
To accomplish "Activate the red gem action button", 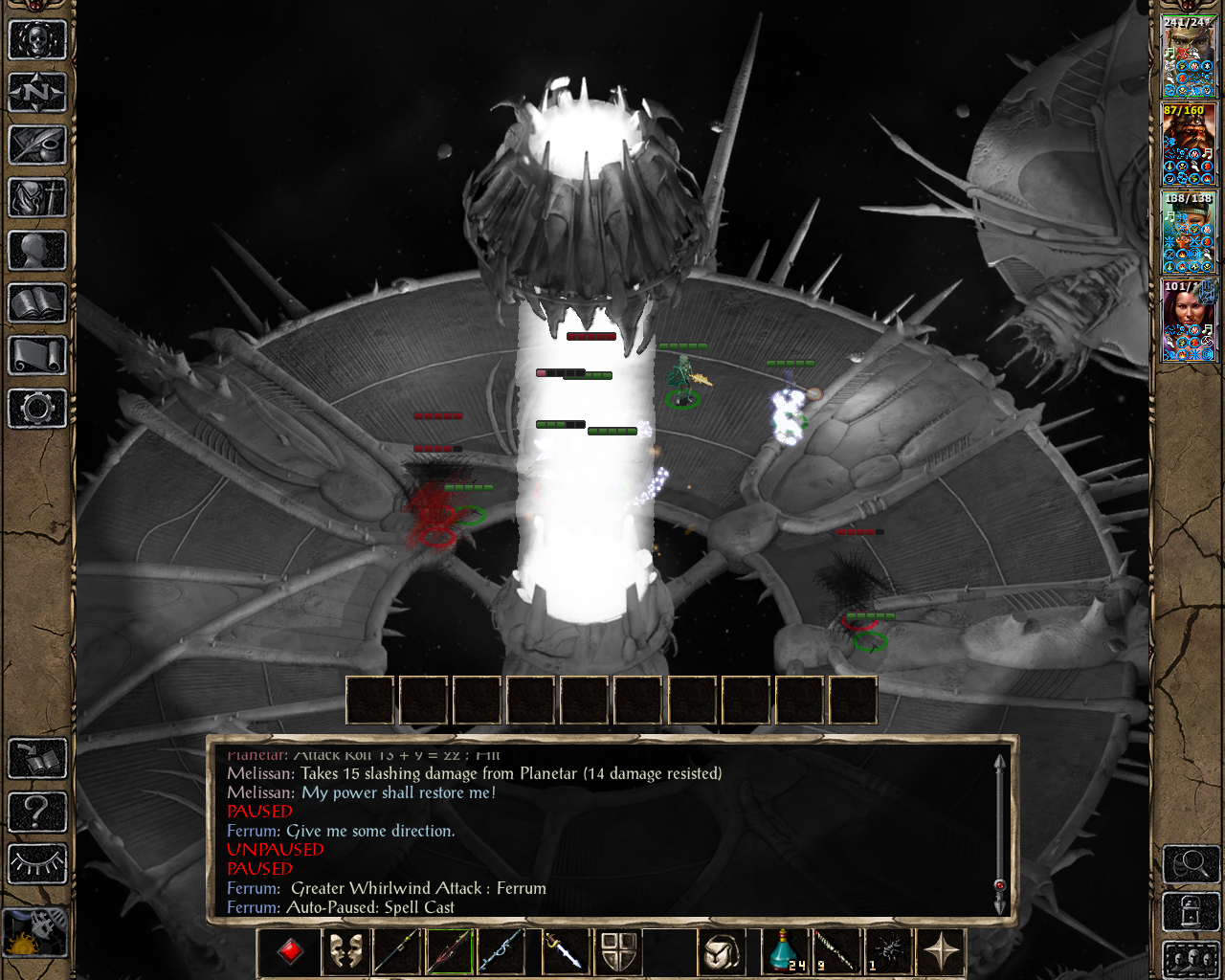I will point(291,951).
